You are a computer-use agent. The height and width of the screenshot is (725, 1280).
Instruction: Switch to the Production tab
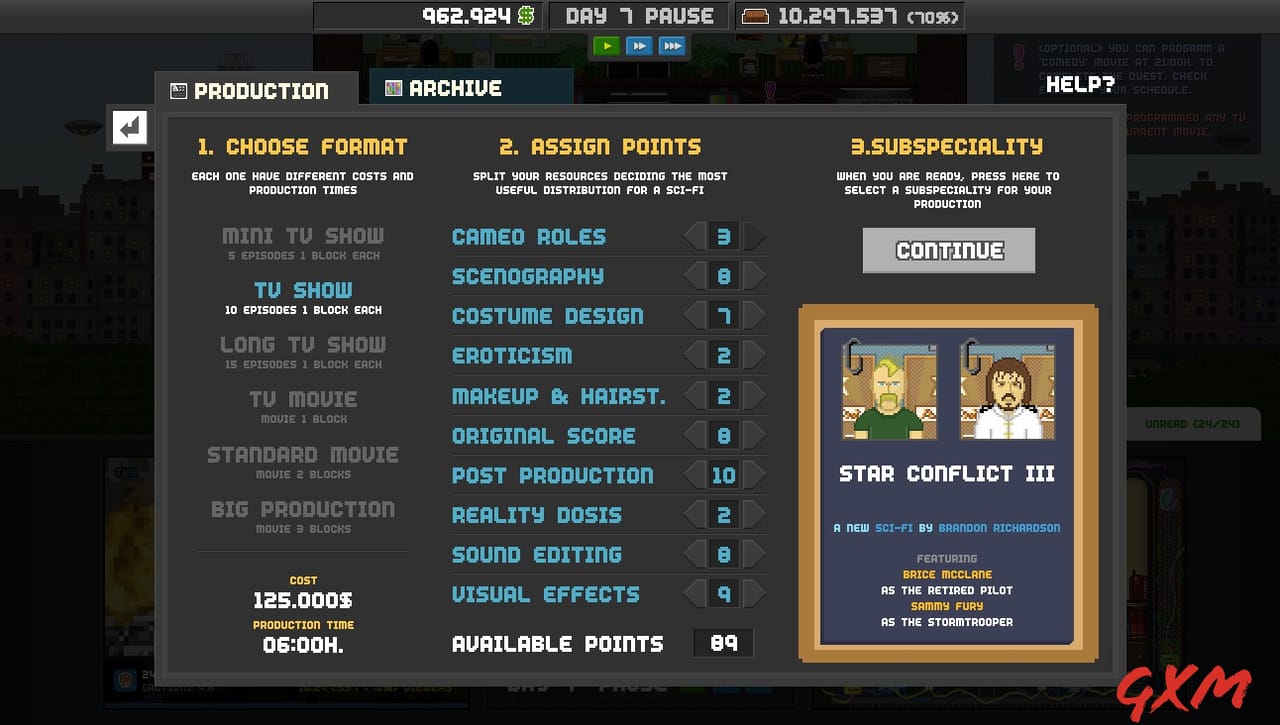pos(255,90)
